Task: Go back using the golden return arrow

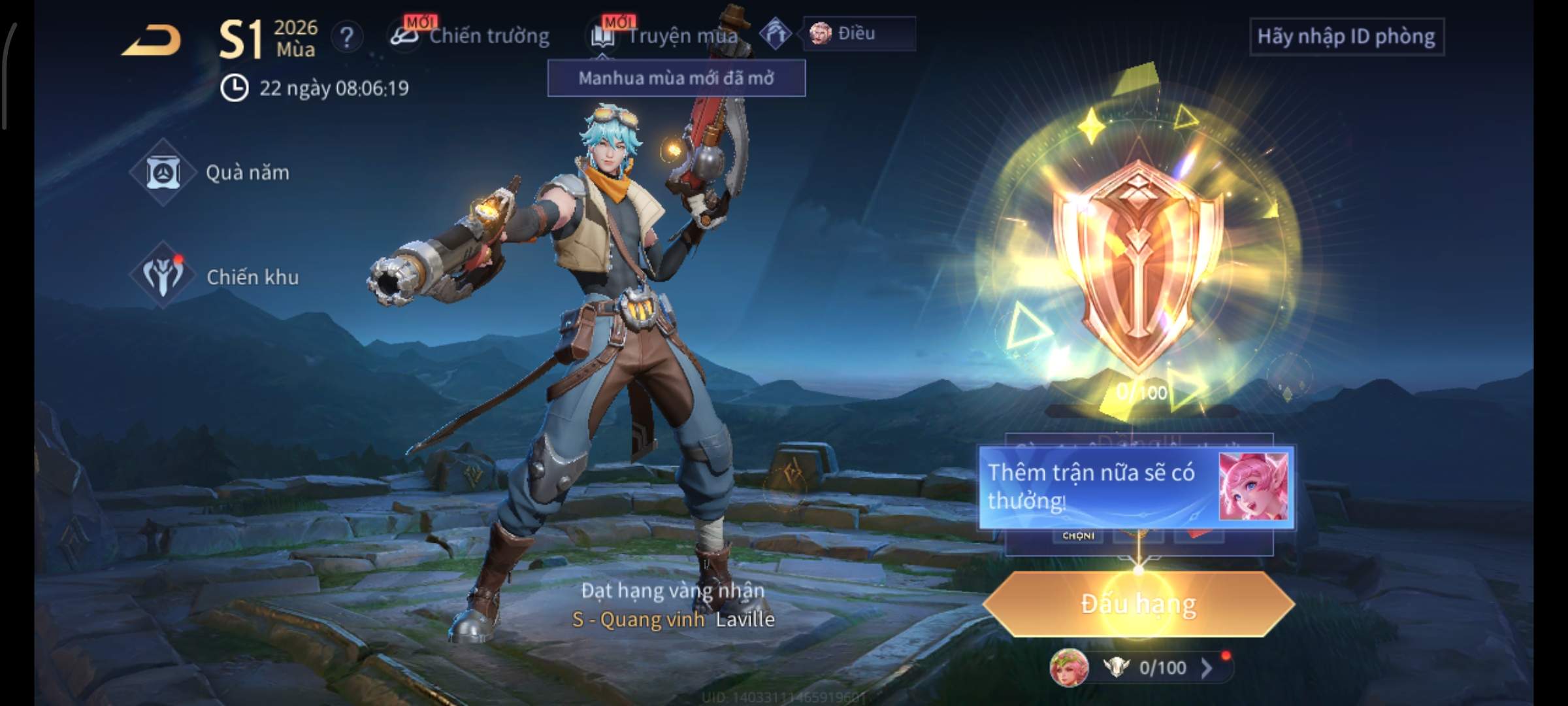Action: coord(152,41)
